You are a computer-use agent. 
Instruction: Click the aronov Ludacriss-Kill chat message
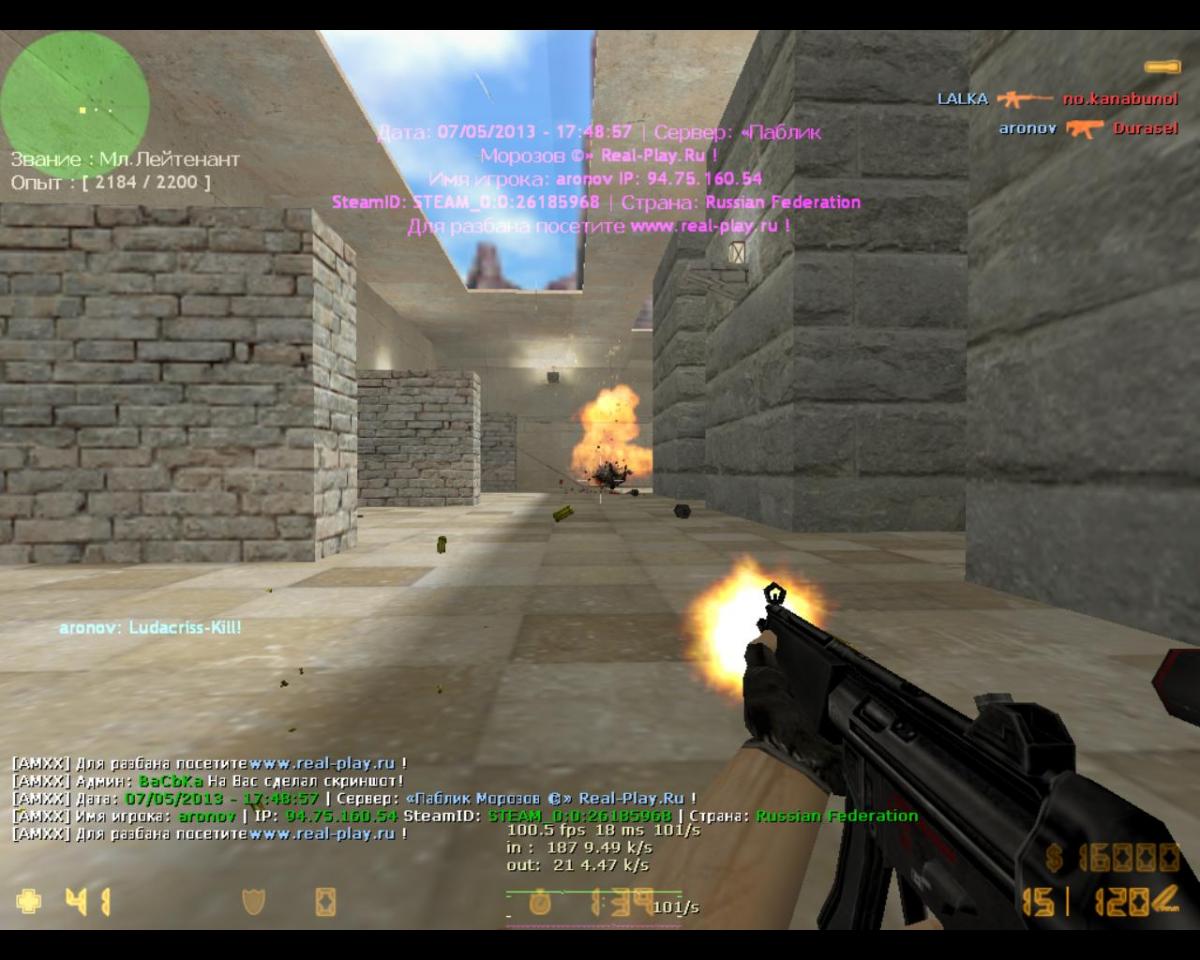tap(150, 628)
